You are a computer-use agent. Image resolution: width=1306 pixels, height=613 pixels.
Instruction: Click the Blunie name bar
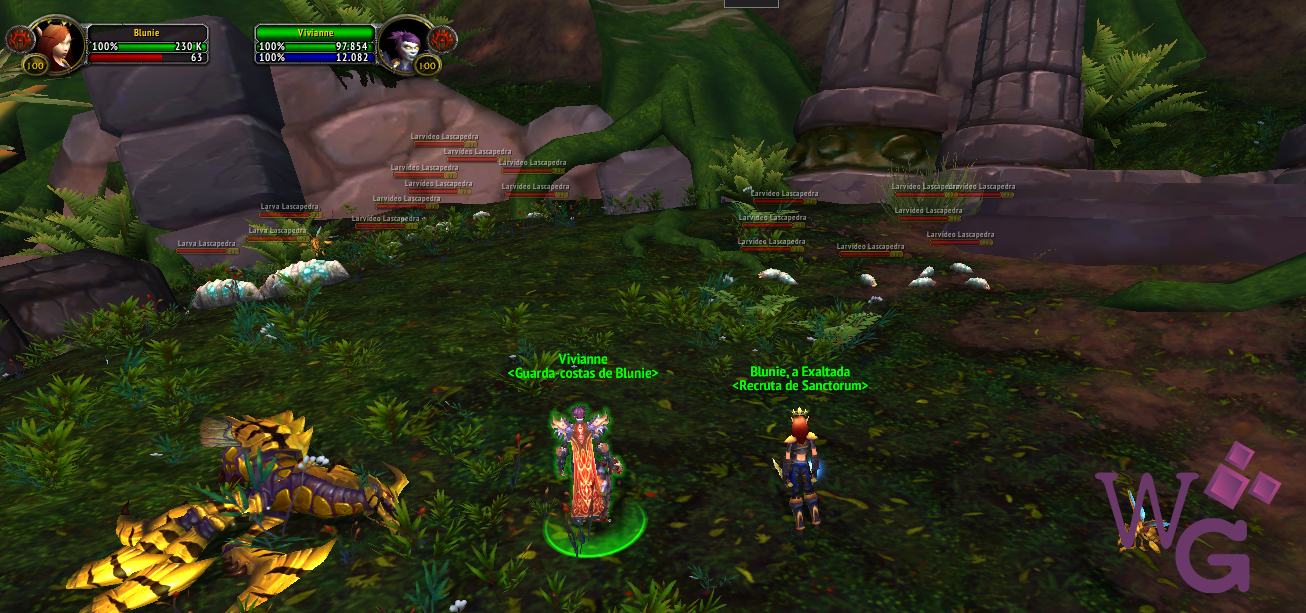pos(147,32)
